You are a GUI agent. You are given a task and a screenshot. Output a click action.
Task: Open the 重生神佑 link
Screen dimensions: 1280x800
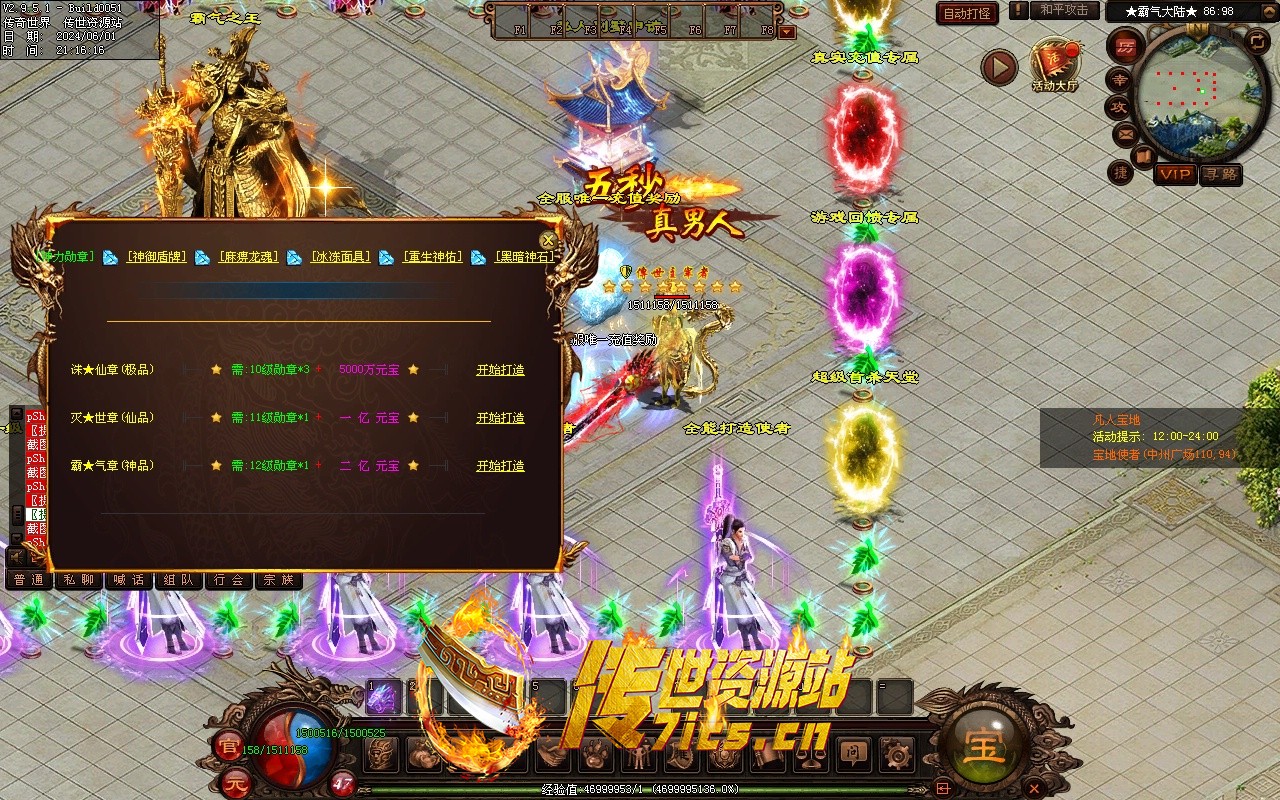click(432, 257)
